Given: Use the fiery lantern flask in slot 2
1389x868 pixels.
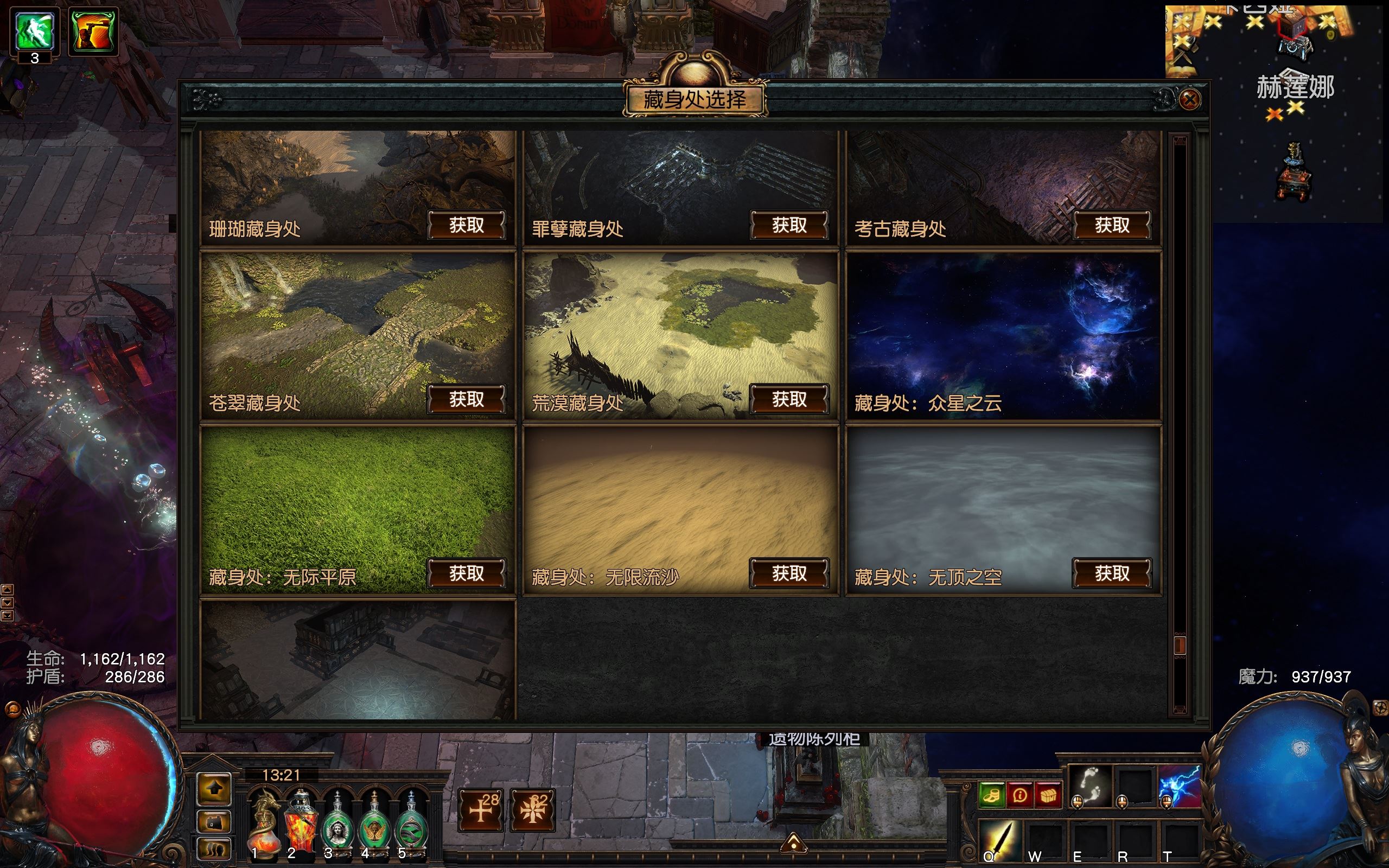Looking at the screenshot, I should (x=301, y=822).
